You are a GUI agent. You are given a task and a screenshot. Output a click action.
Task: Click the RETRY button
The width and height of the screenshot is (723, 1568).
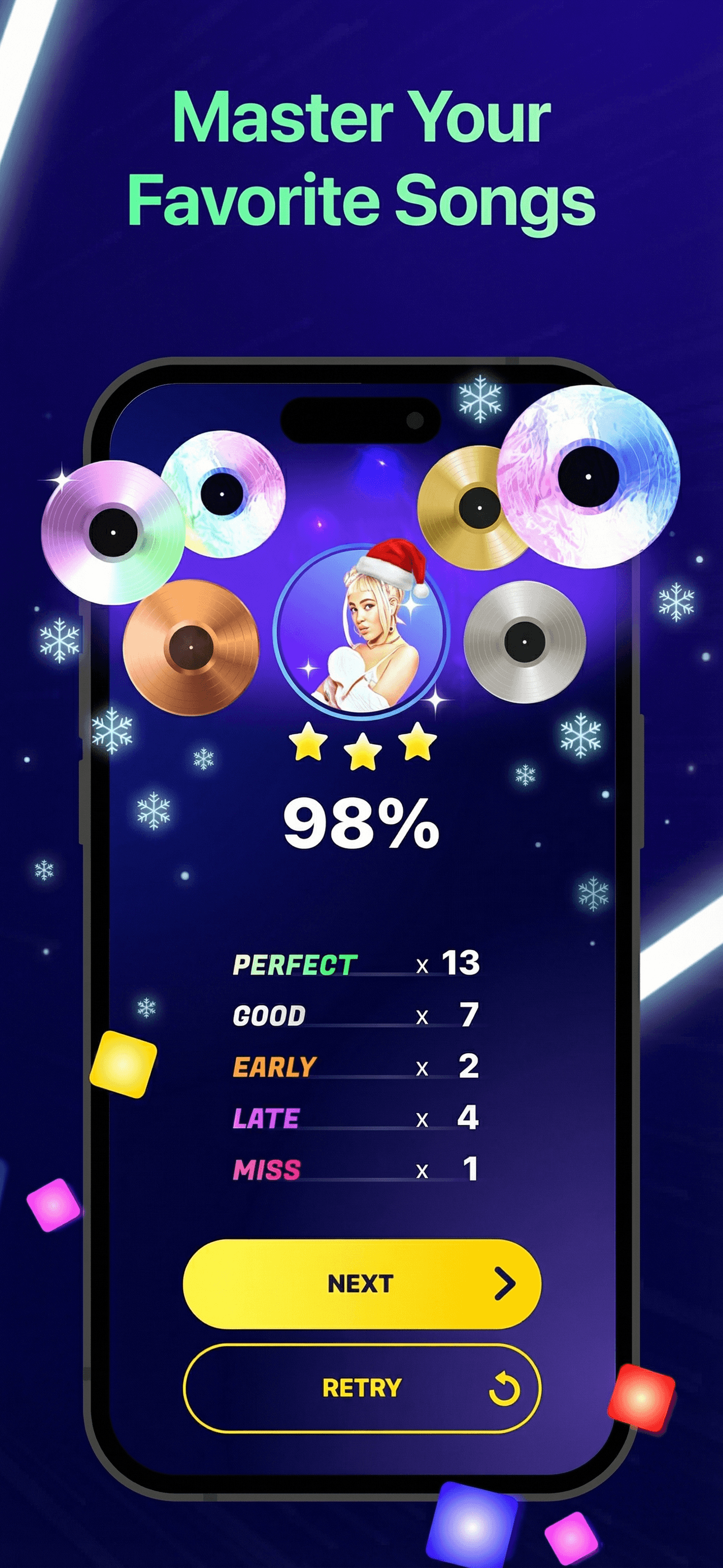pos(361,1389)
